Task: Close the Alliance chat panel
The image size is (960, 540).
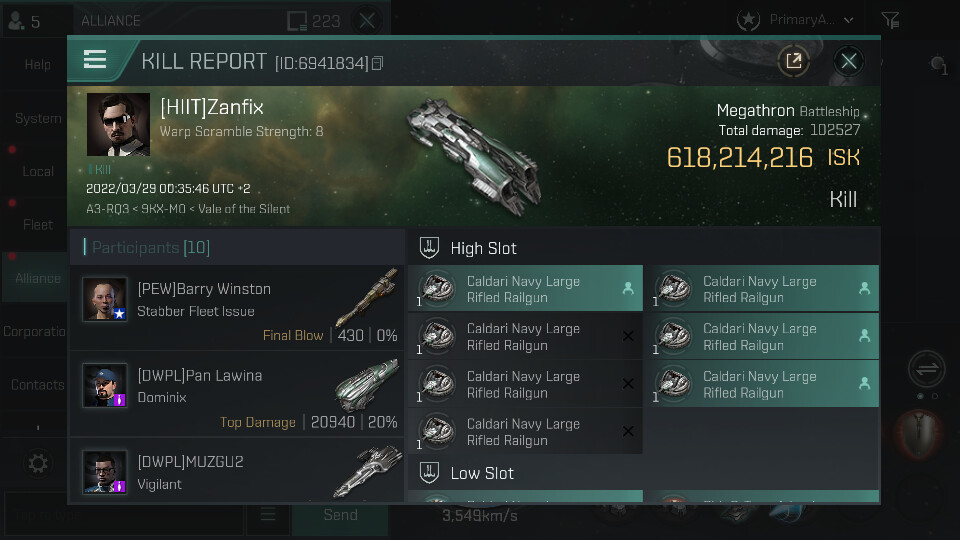Action: tap(367, 20)
